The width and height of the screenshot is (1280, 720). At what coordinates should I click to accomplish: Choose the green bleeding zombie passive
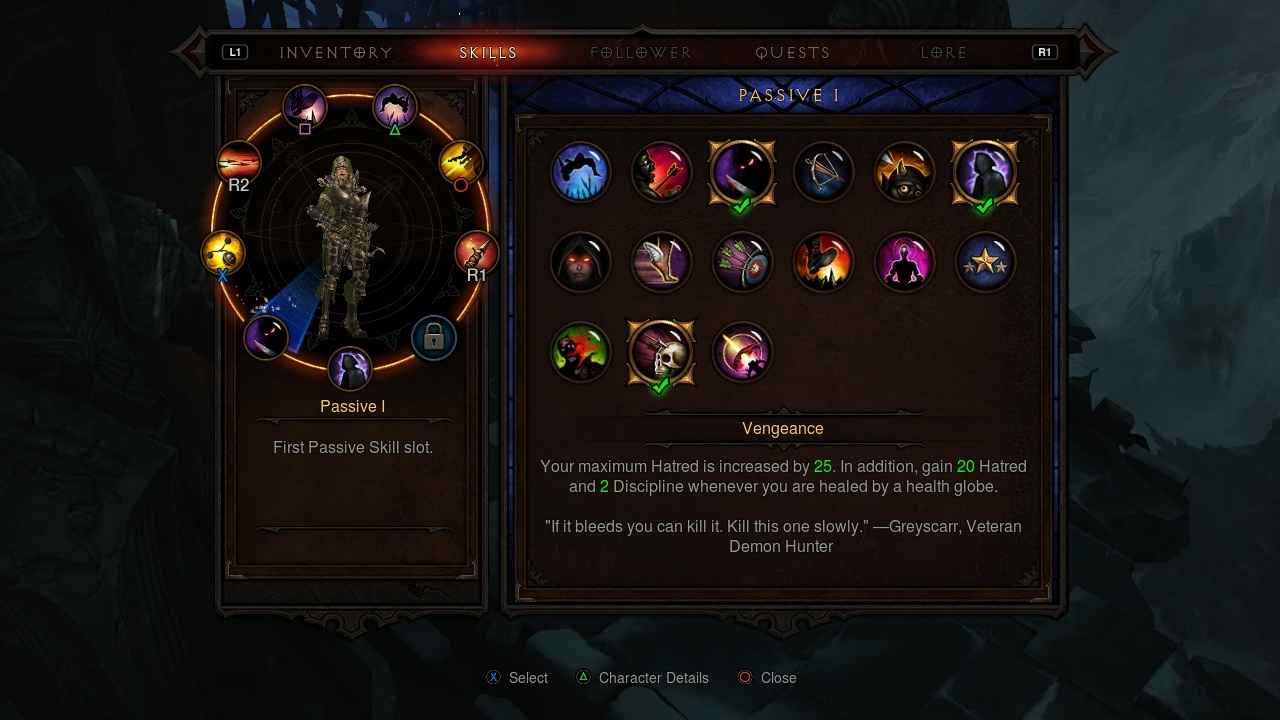coord(580,353)
